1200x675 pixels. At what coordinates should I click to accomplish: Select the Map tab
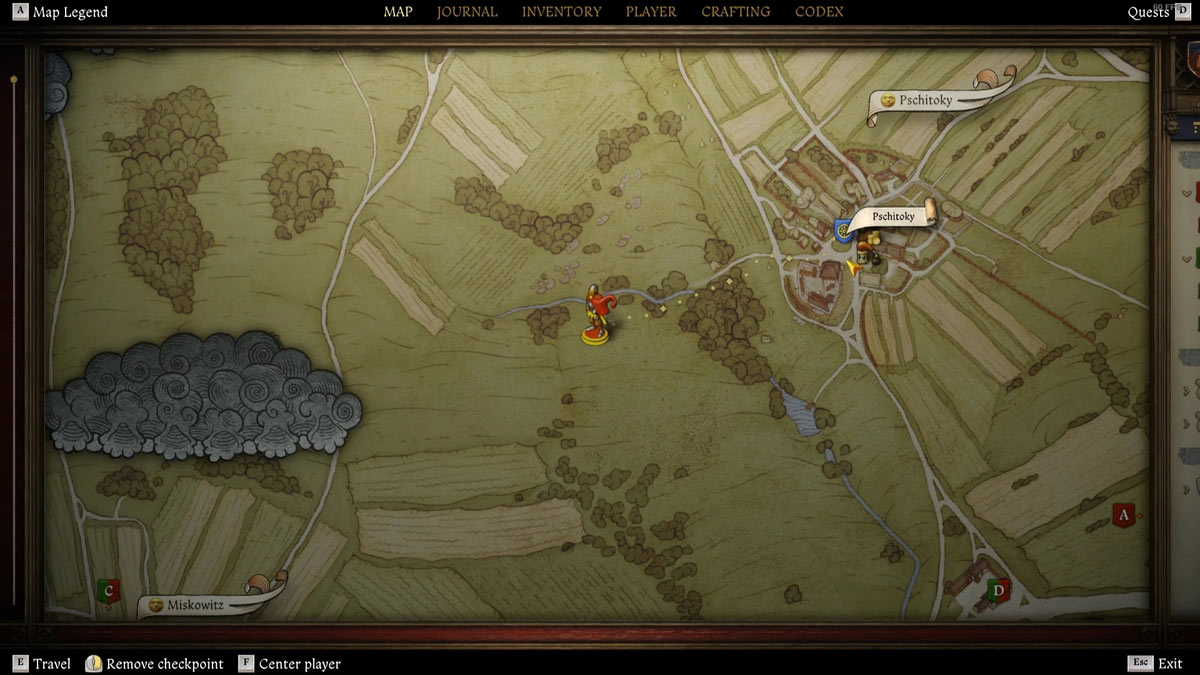tap(398, 12)
